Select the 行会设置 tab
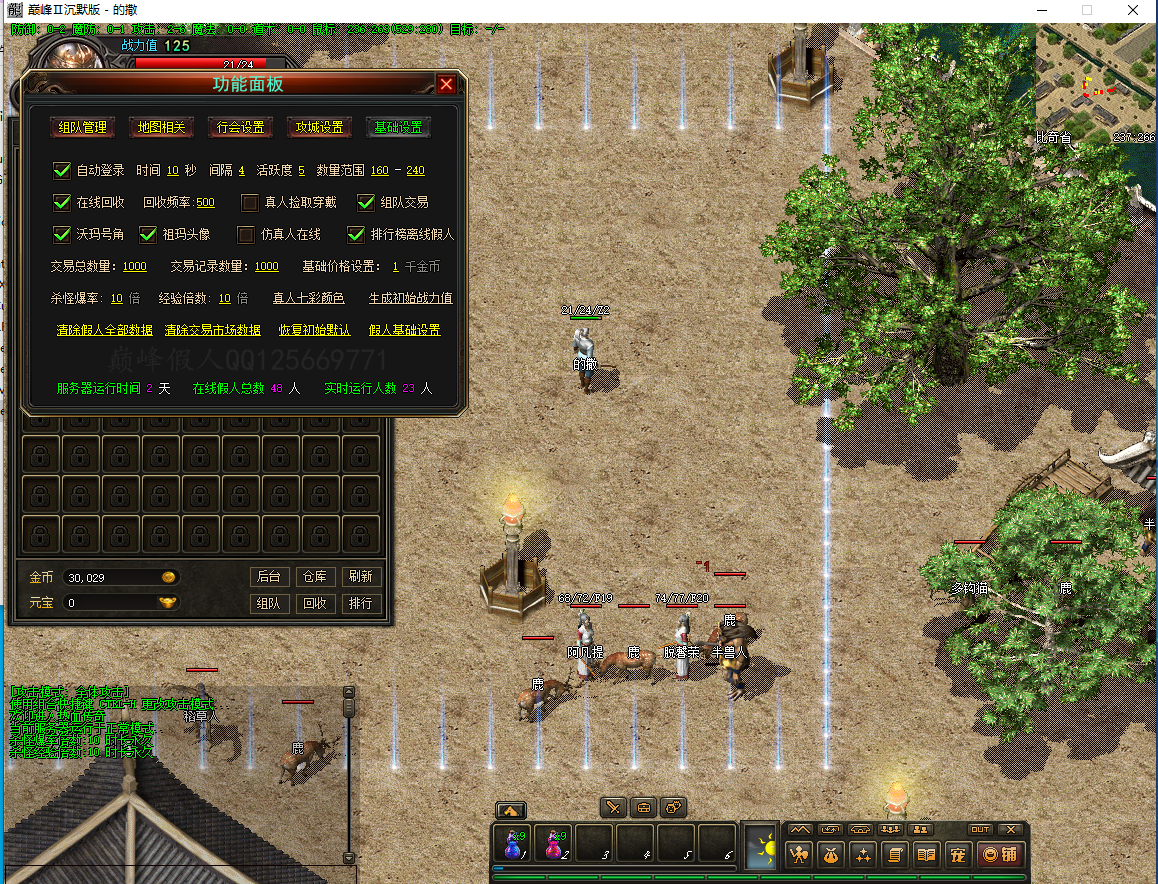 click(x=241, y=127)
